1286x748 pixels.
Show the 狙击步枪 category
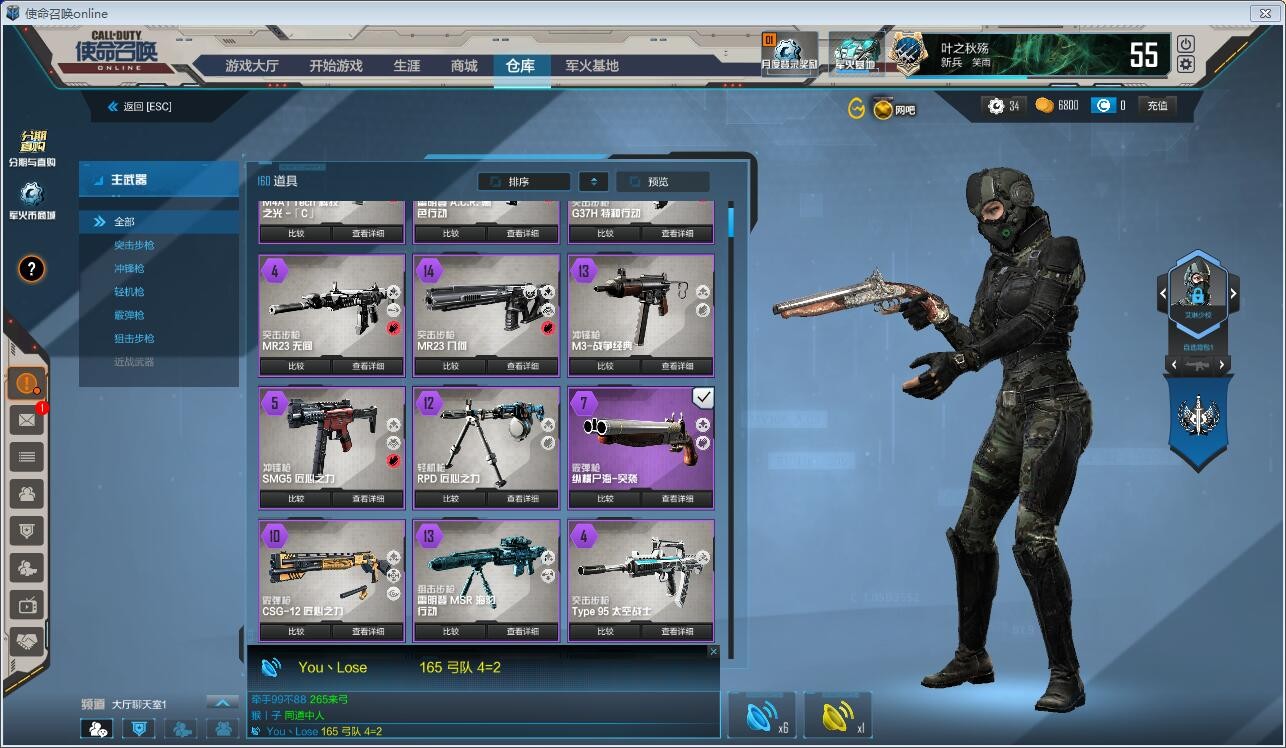pos(134,339)
